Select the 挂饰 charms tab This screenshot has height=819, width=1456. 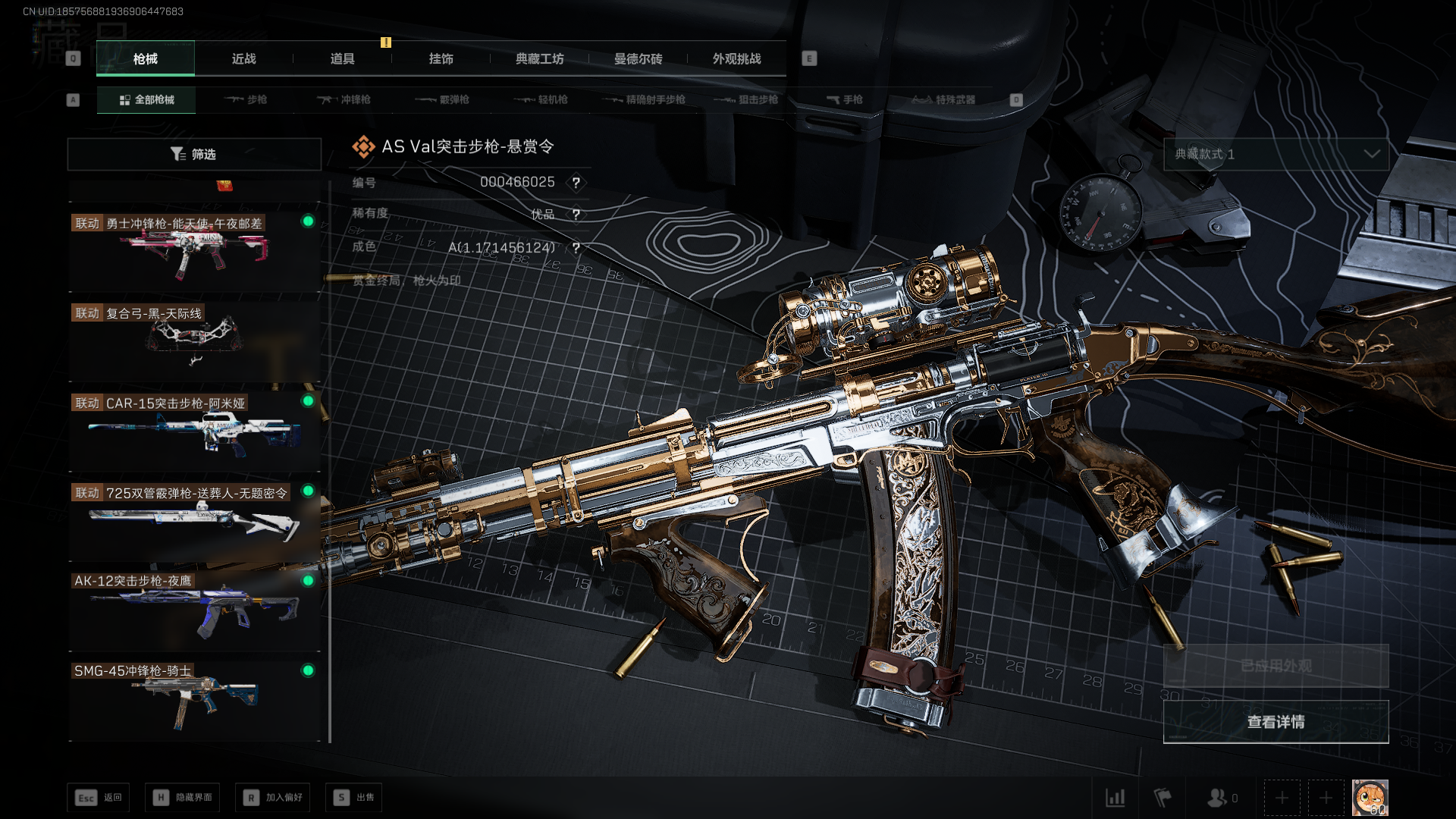(441, 58)
